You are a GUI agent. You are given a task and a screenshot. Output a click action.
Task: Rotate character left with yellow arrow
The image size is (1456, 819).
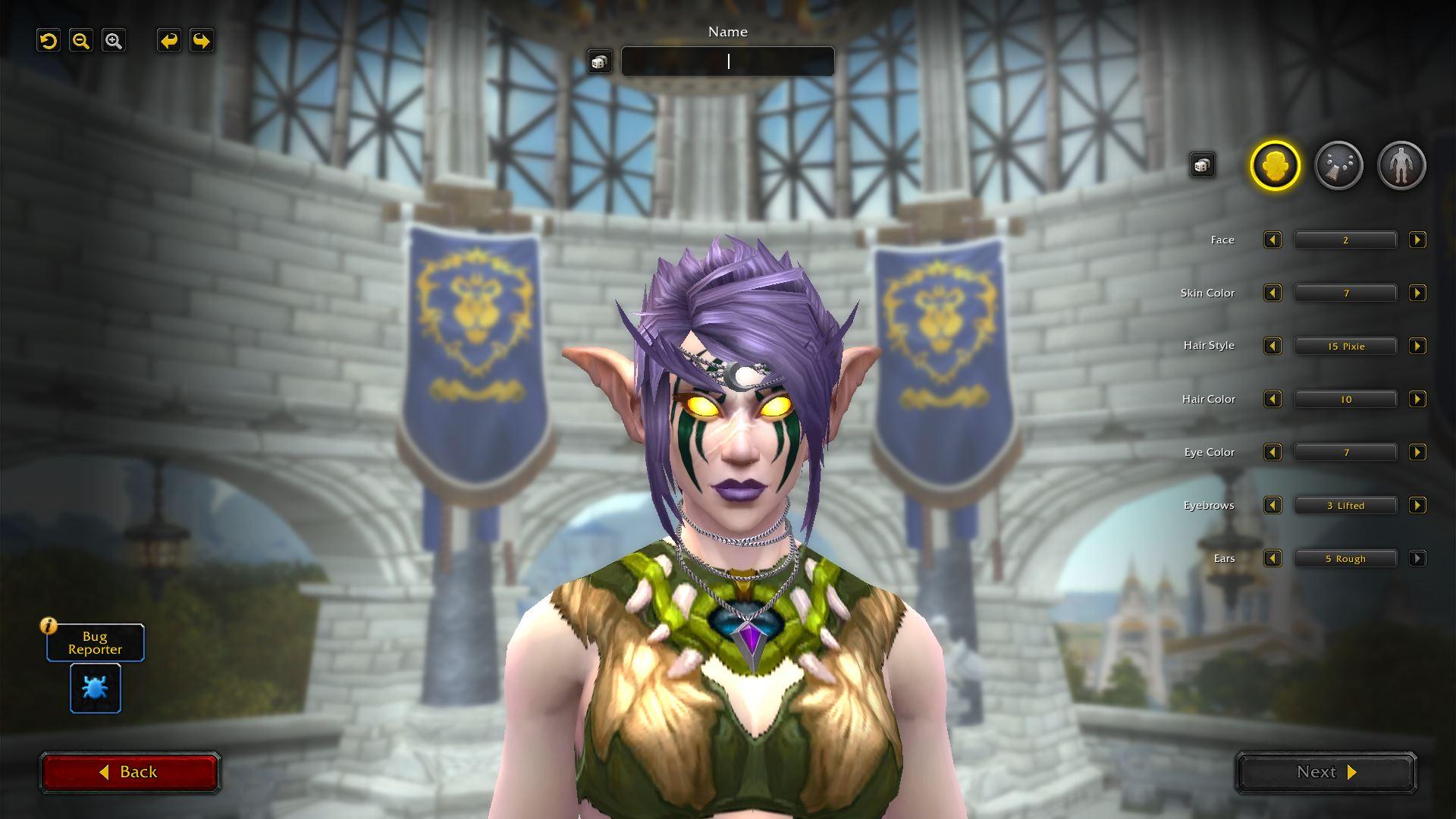pos(169,41)
